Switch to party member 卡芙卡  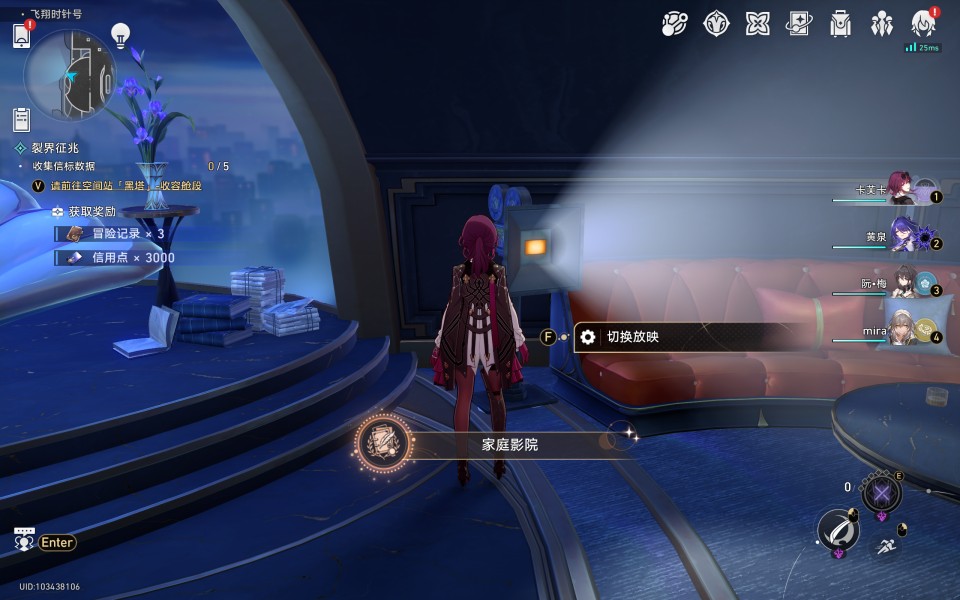[903, 188]
